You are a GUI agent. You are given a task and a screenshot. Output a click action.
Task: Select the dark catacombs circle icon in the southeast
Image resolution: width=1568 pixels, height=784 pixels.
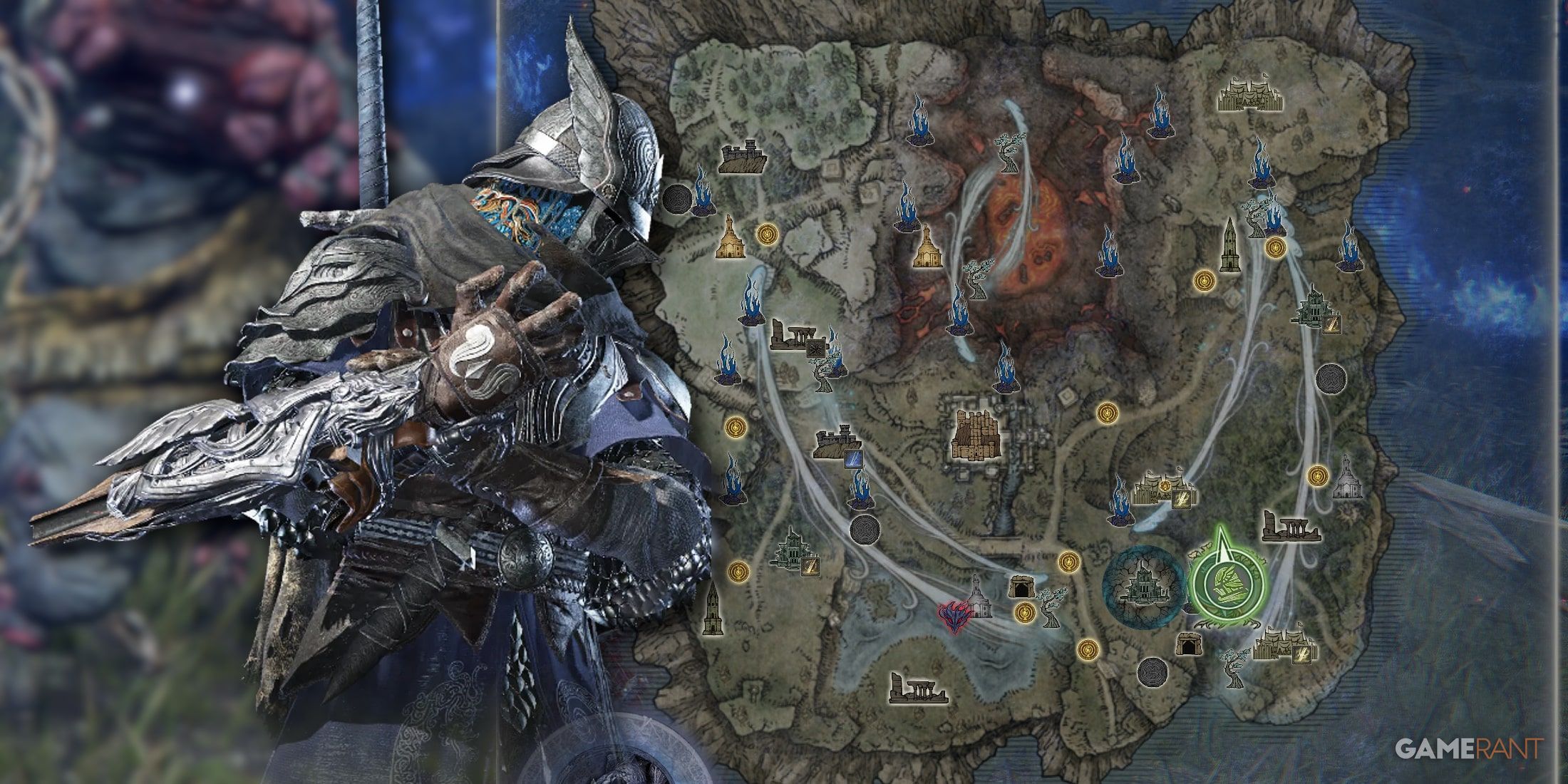tap(1152, 674)
